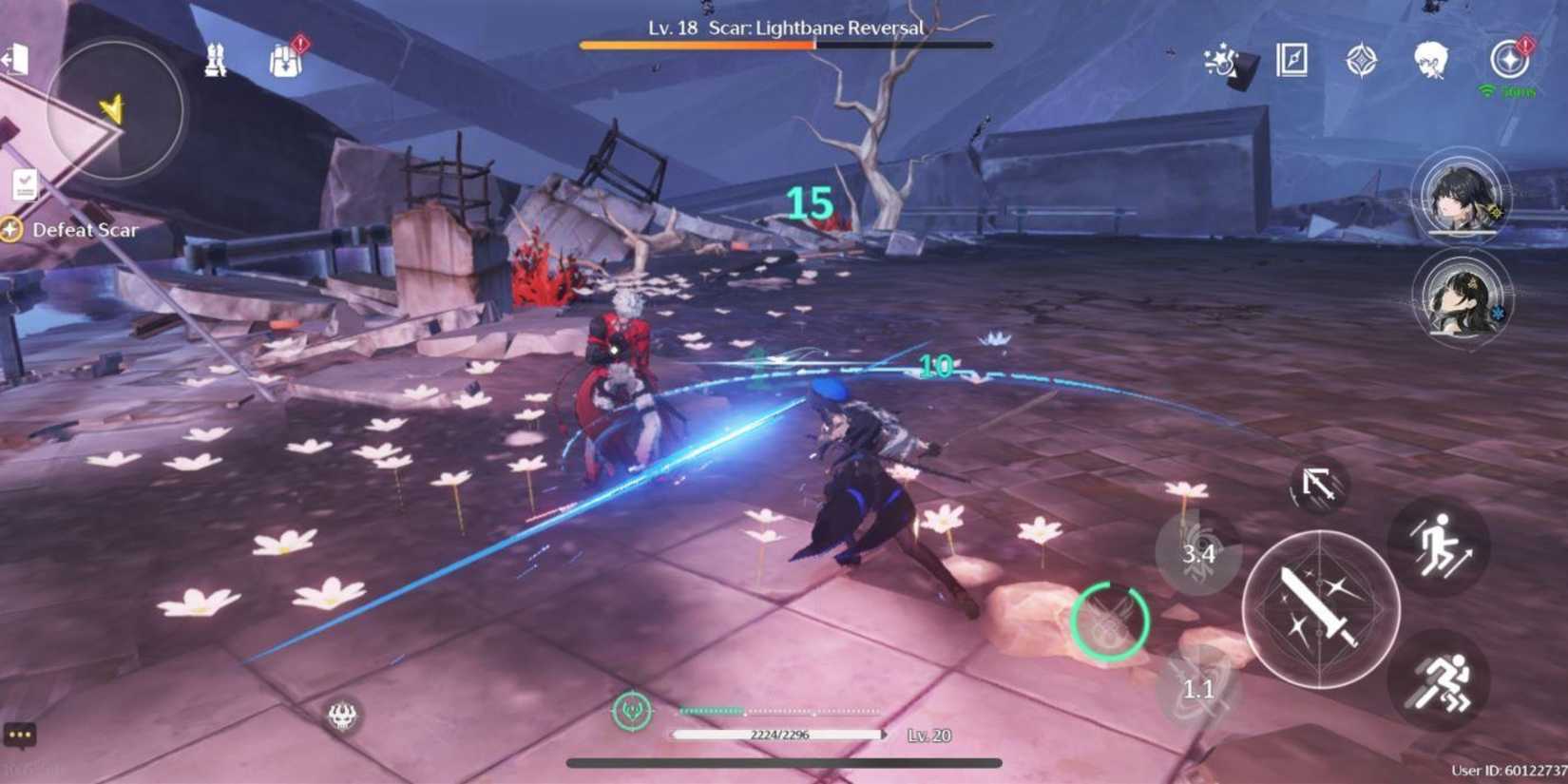The height and width of the screenshot is (784, 1568).
Task: Tap the resonance skill on 3.4 cooldown
Action: click(1200, 551)
